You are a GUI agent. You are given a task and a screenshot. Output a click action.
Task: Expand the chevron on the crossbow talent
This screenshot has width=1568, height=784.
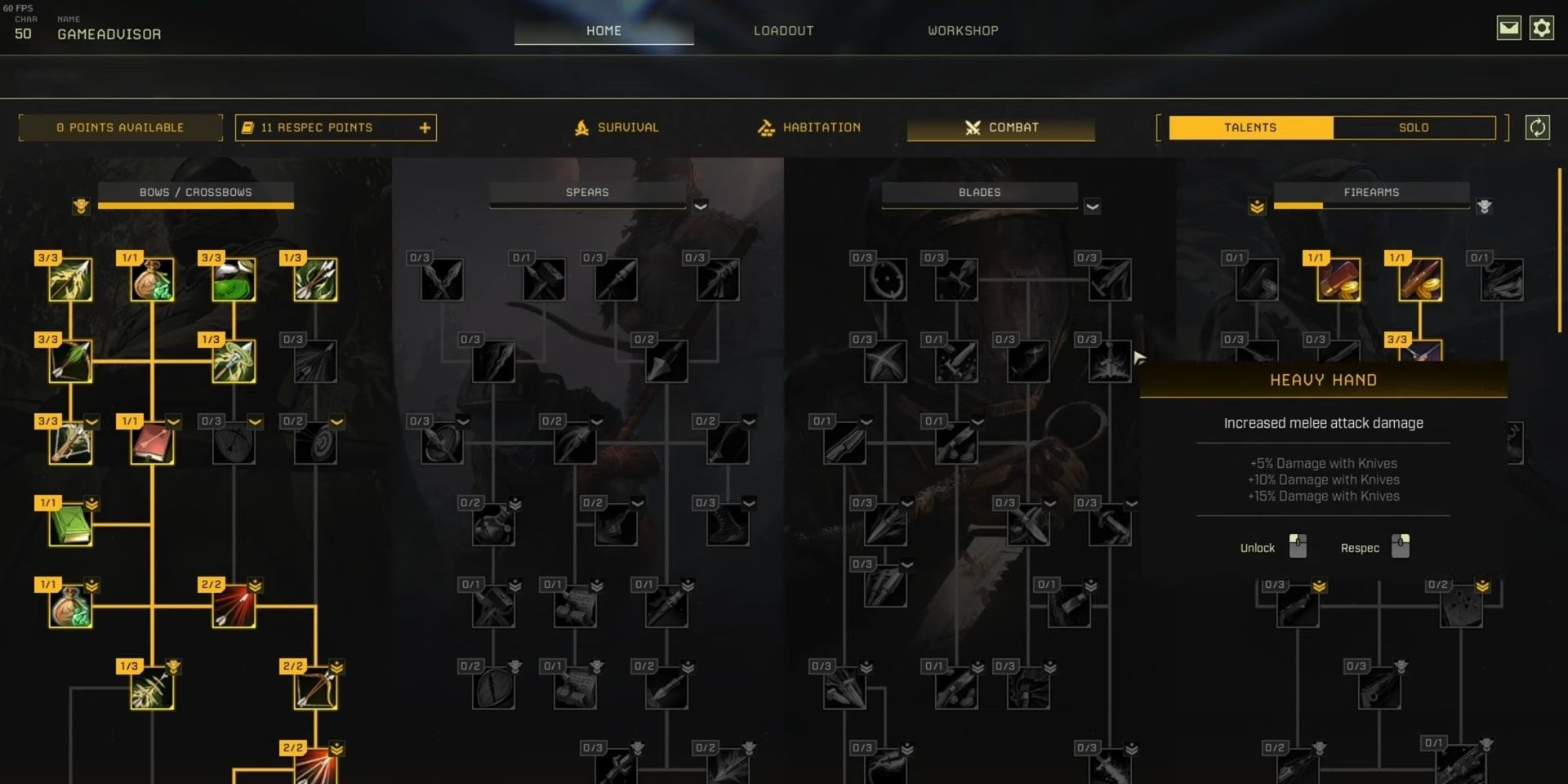pos(91,421)
